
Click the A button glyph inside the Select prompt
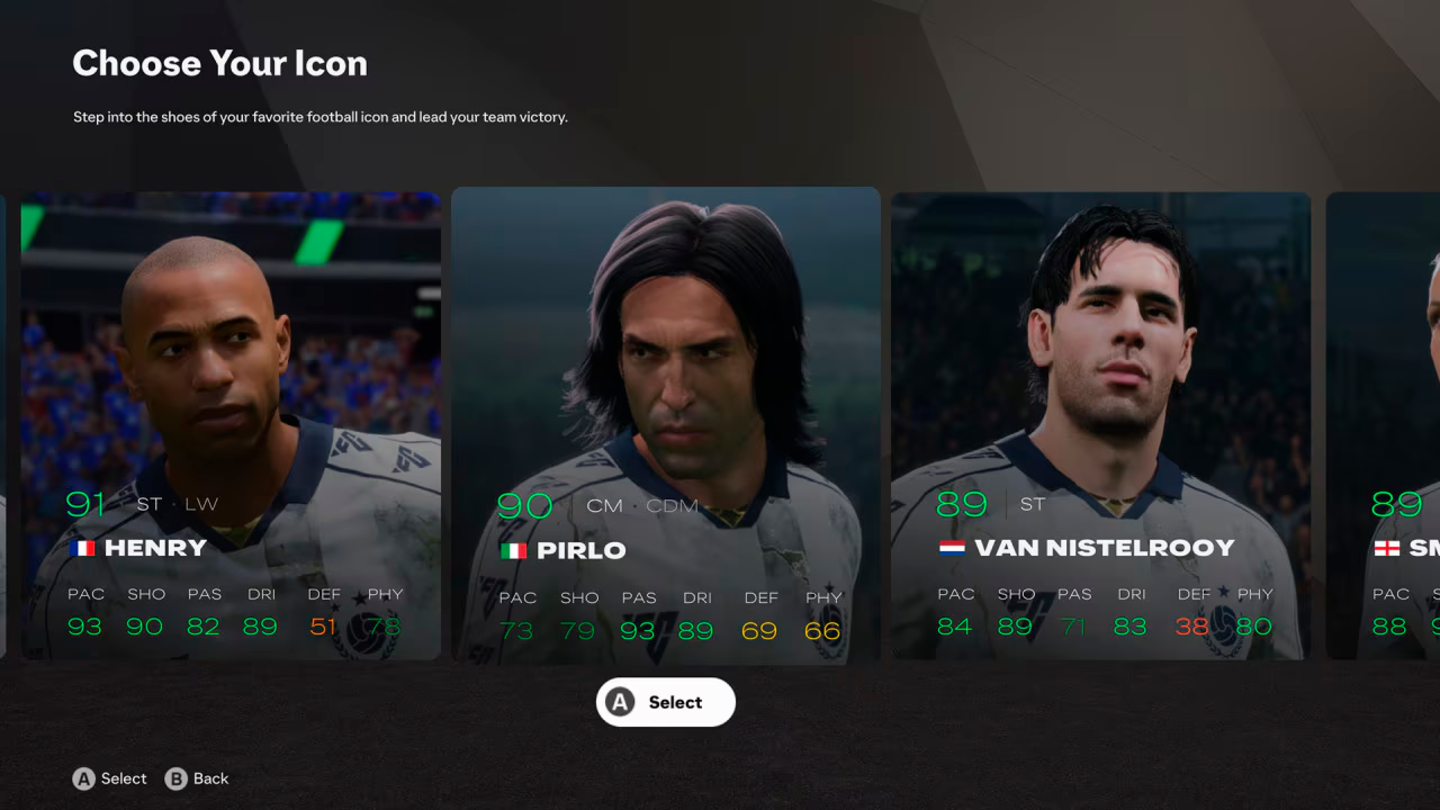coord(622,702)
